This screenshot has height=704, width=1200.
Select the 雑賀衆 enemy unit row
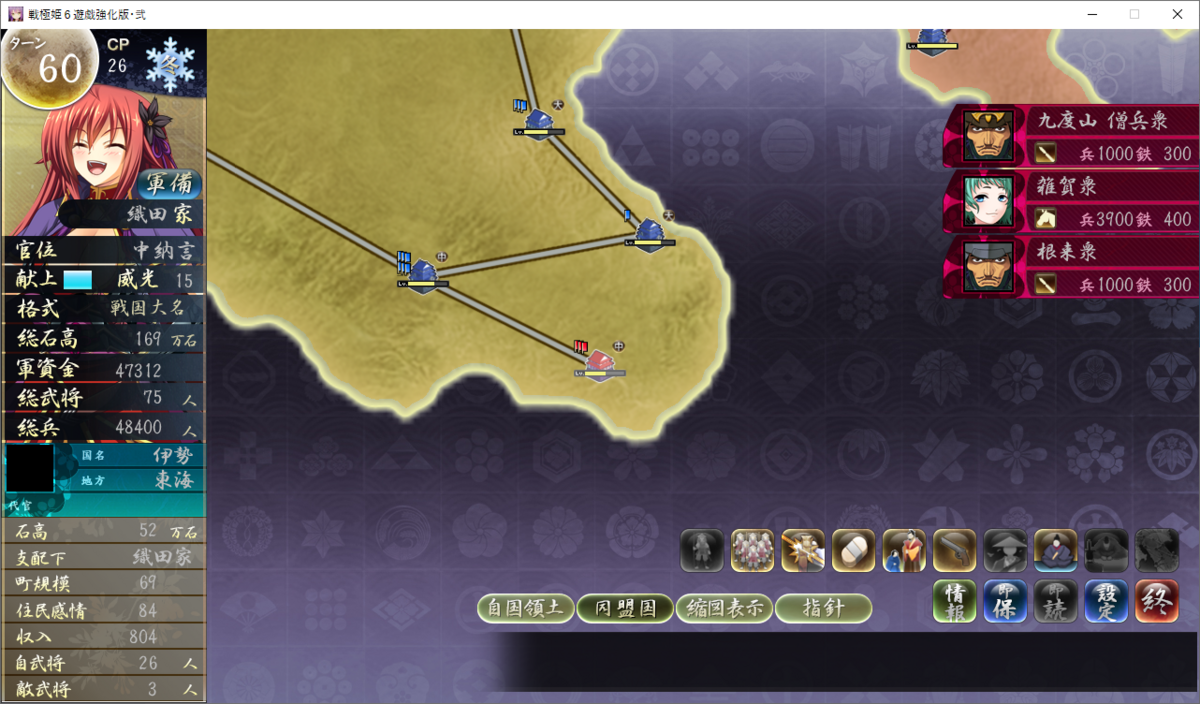[1072, 201]
